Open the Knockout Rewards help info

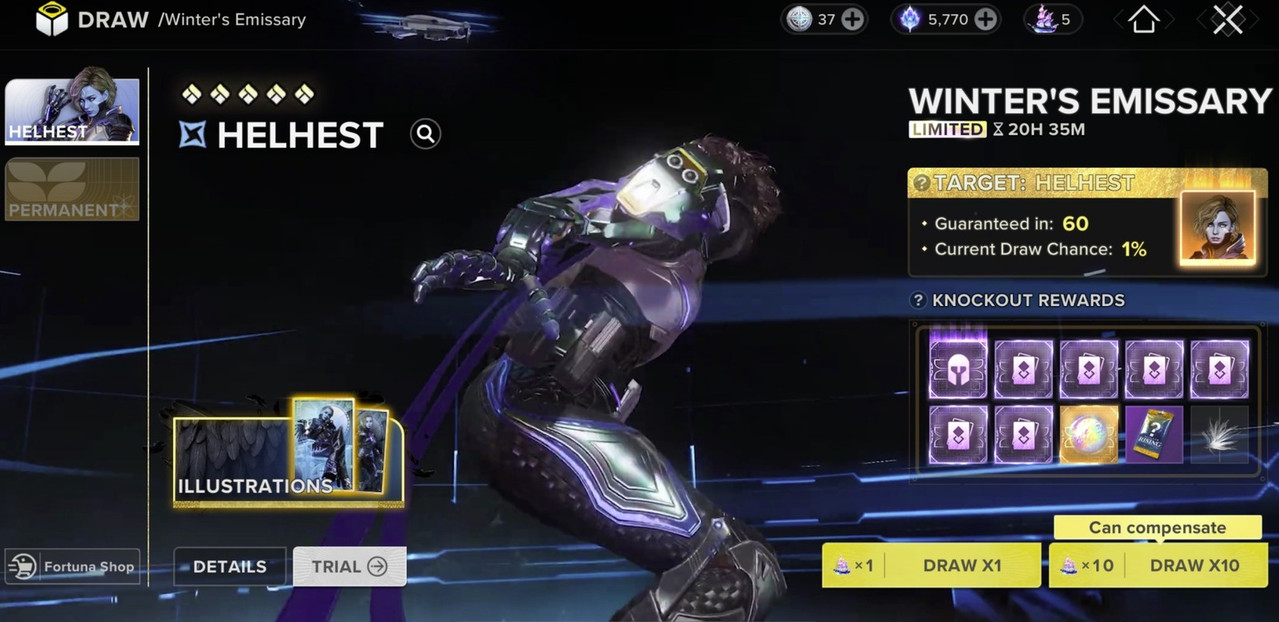(918, 300)
